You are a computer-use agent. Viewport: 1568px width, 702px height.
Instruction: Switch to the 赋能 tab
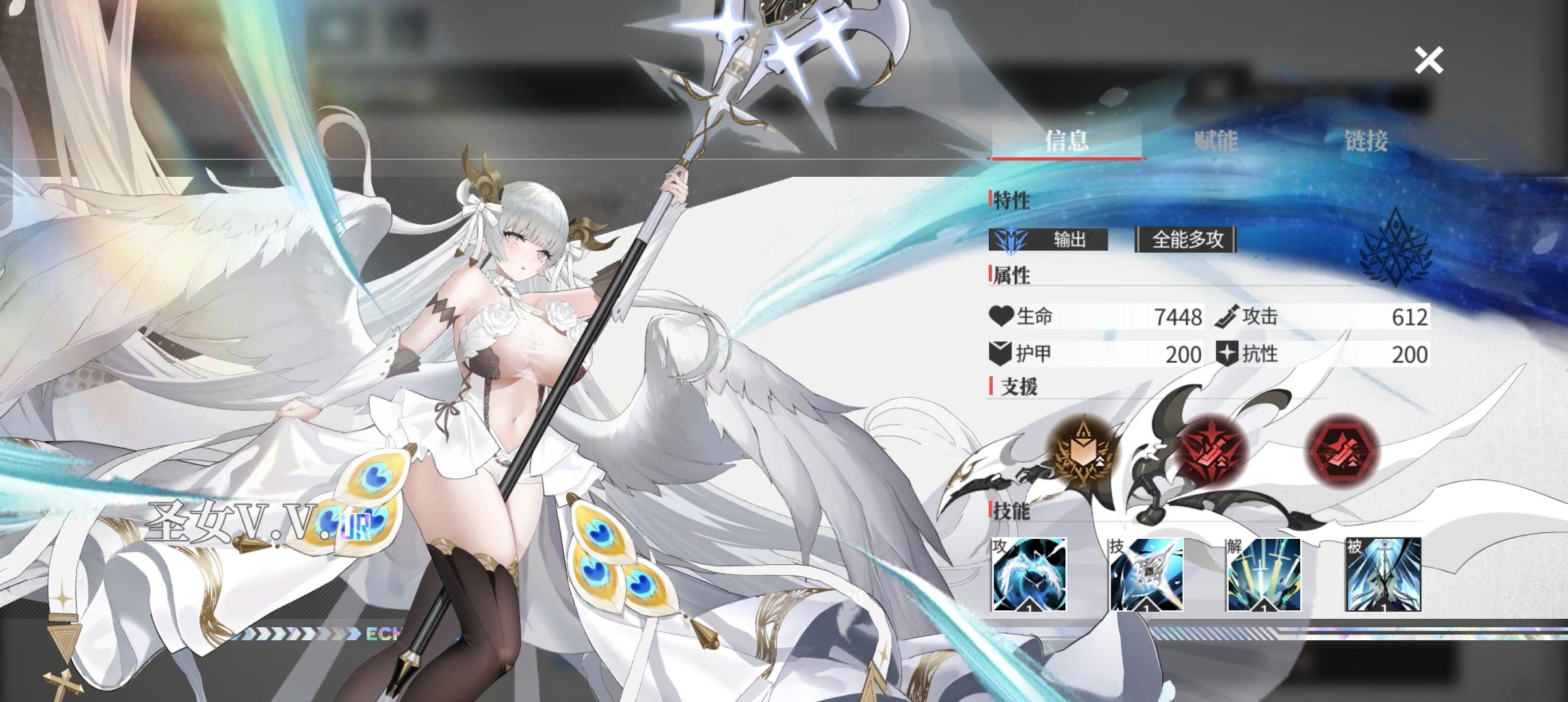pos(1215,140)
